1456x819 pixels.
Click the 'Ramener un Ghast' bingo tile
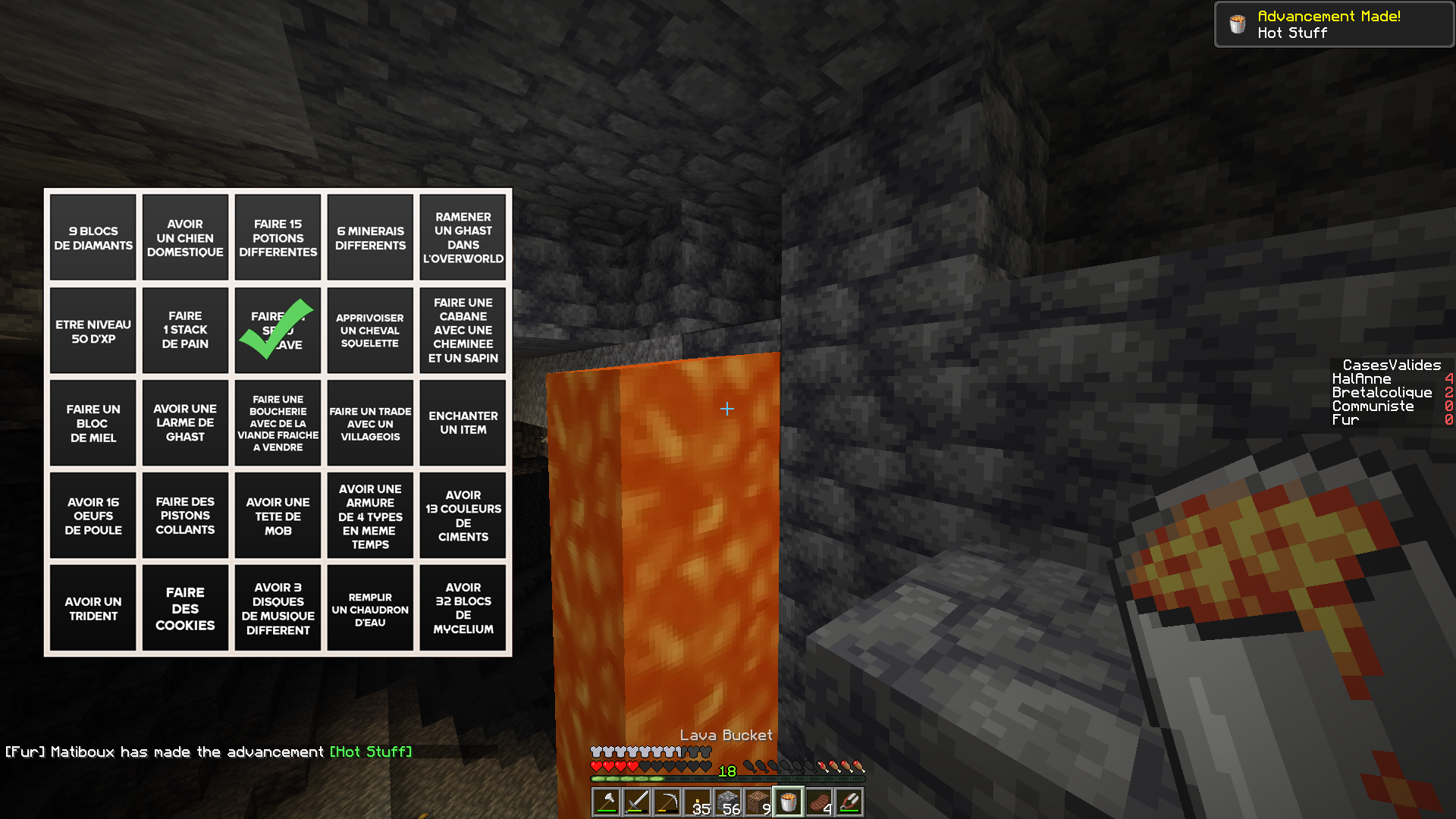[x=463, y=237]
